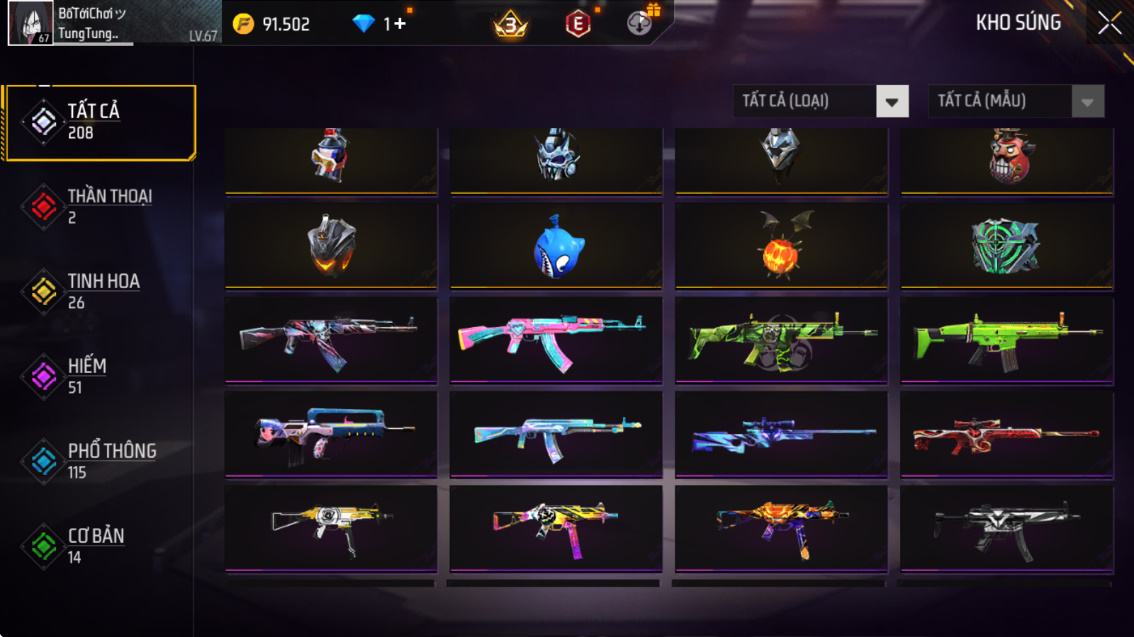Image resolution: width=1134 pixels, height=637 pixels.
Task: Choose the solid lime green SCAR skin
Action: pos(1006,340)
